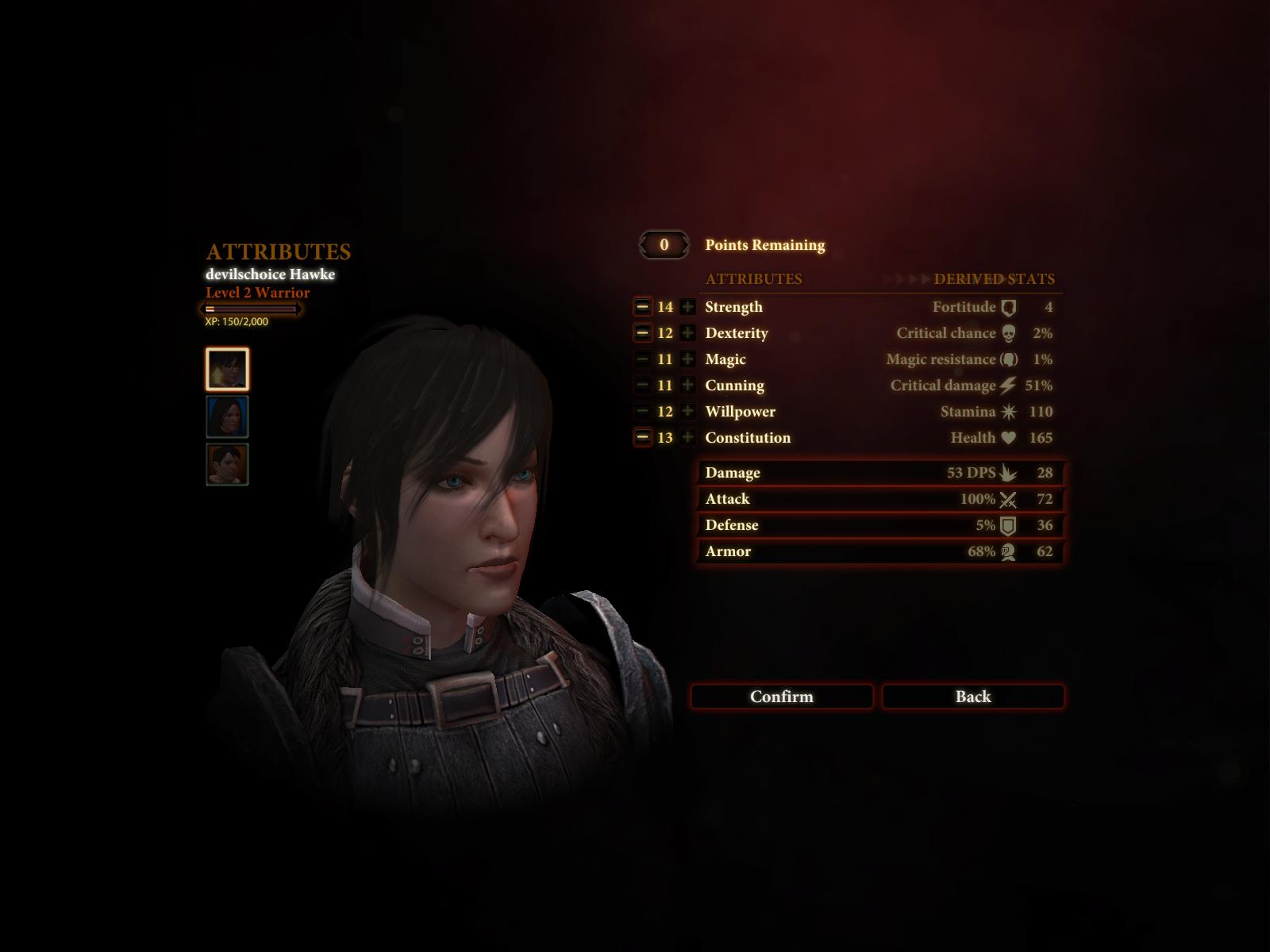
Task: Pick the brown-background party member portrait
Action: [x=227, y=464]
